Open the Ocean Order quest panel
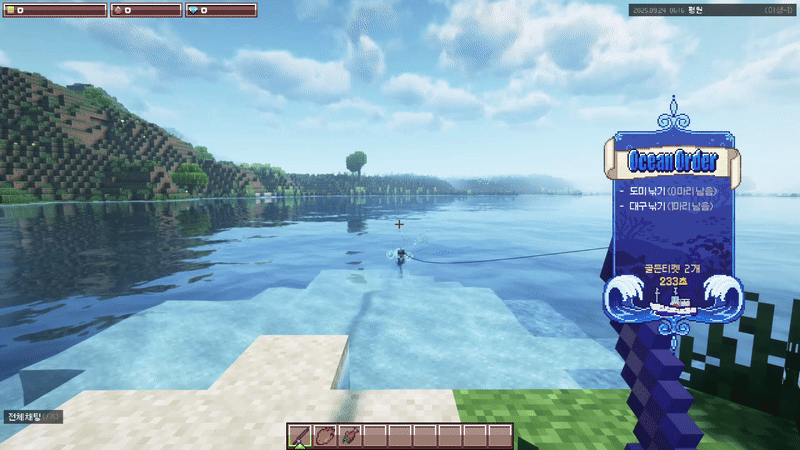Image resolution: width=800 pixels, height=450 pixels. 670,160
